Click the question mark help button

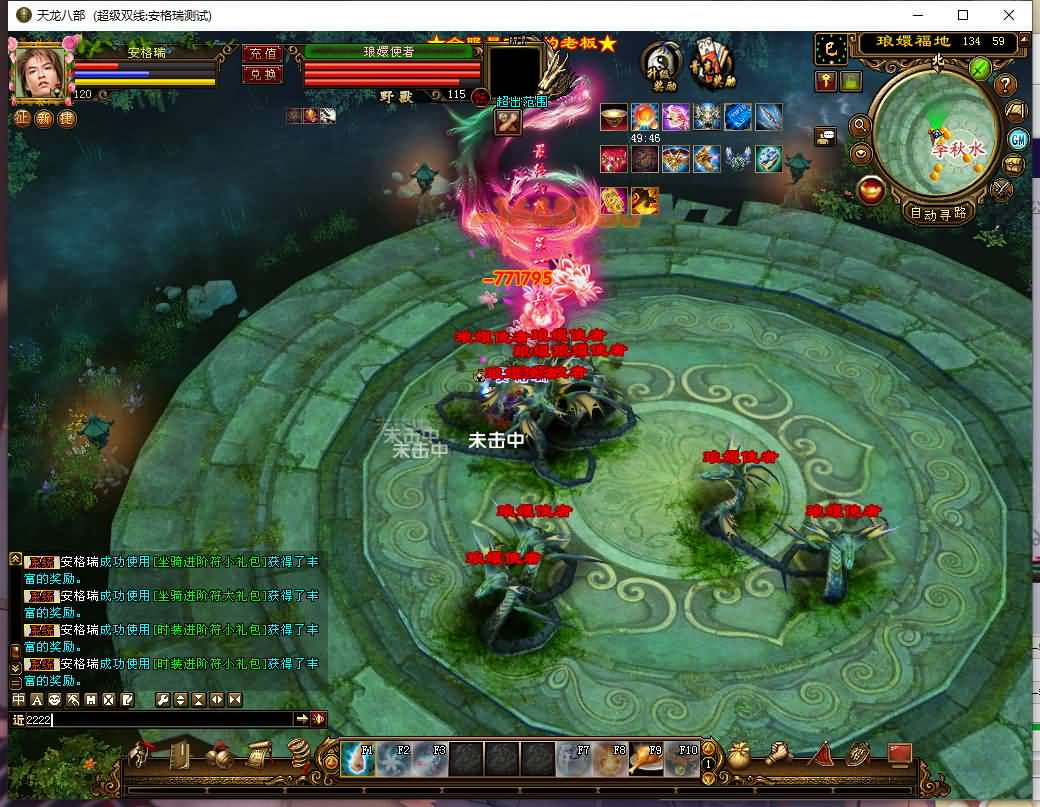1007,85
